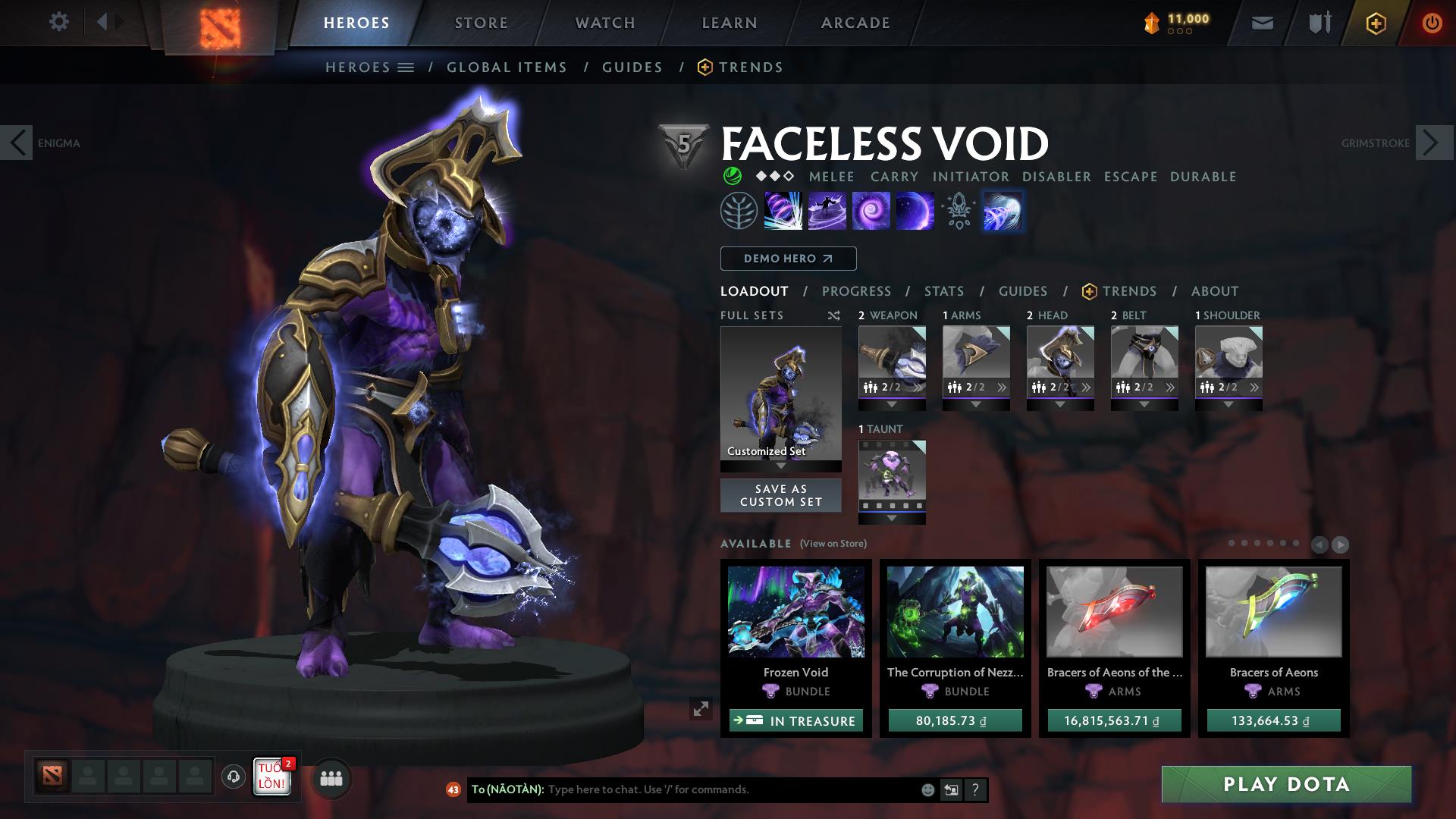The height and width of the screenshot is (819, 1456).
Task: Select the Time Walk ability icon
Action: pos(782,212)
